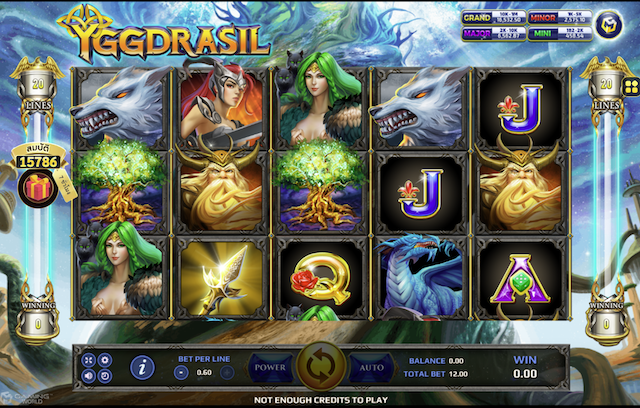Viewport: 640px width, 408px height.
Task: Spin the reels with the golden arrows button
Action: [320, 367]
